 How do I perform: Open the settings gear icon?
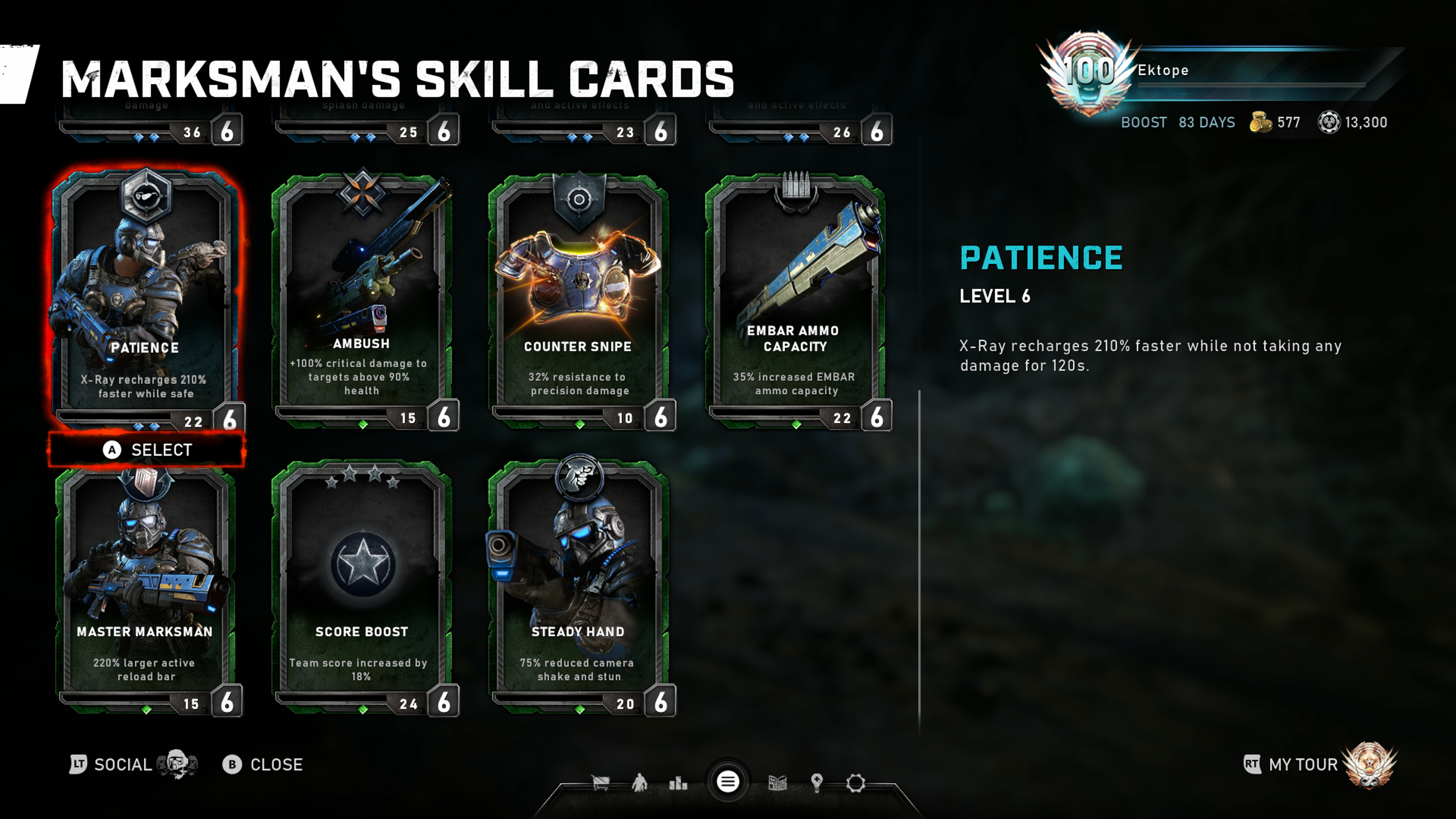click(855, 783)
